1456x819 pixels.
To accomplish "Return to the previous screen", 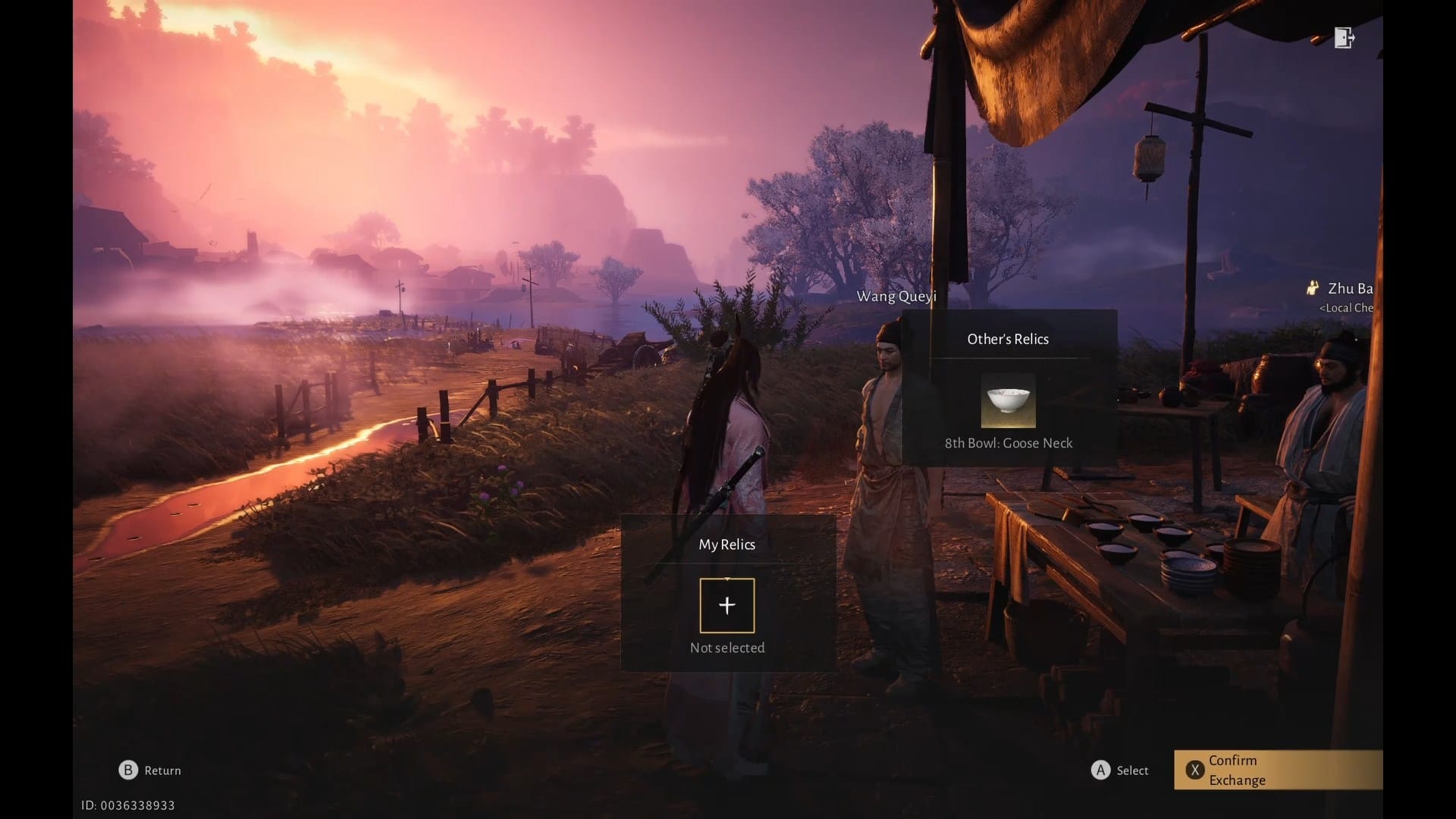I will click(150, 770).
